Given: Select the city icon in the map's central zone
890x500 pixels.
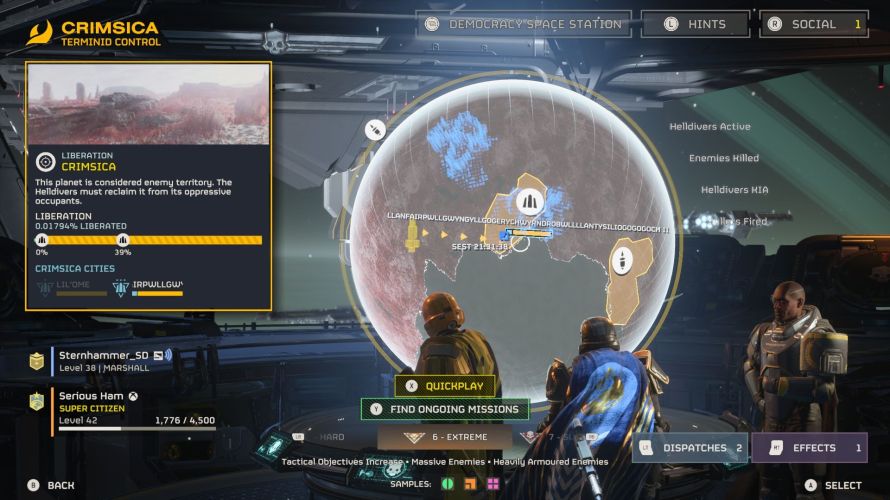Looking at the screenshot, I should [x=529, y=200].
